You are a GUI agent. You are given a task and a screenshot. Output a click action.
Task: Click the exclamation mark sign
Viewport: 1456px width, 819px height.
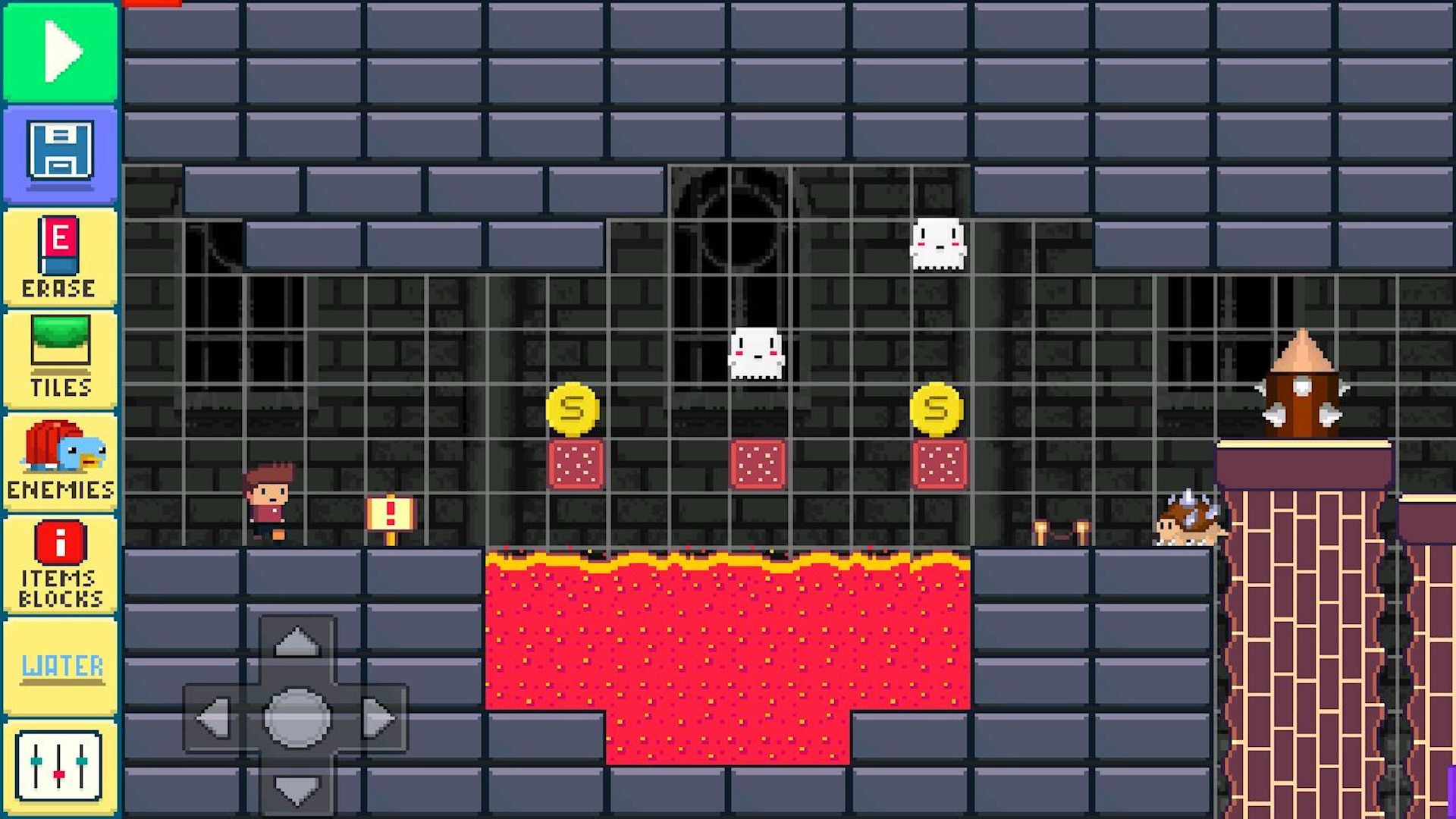(x=391, y=512)
